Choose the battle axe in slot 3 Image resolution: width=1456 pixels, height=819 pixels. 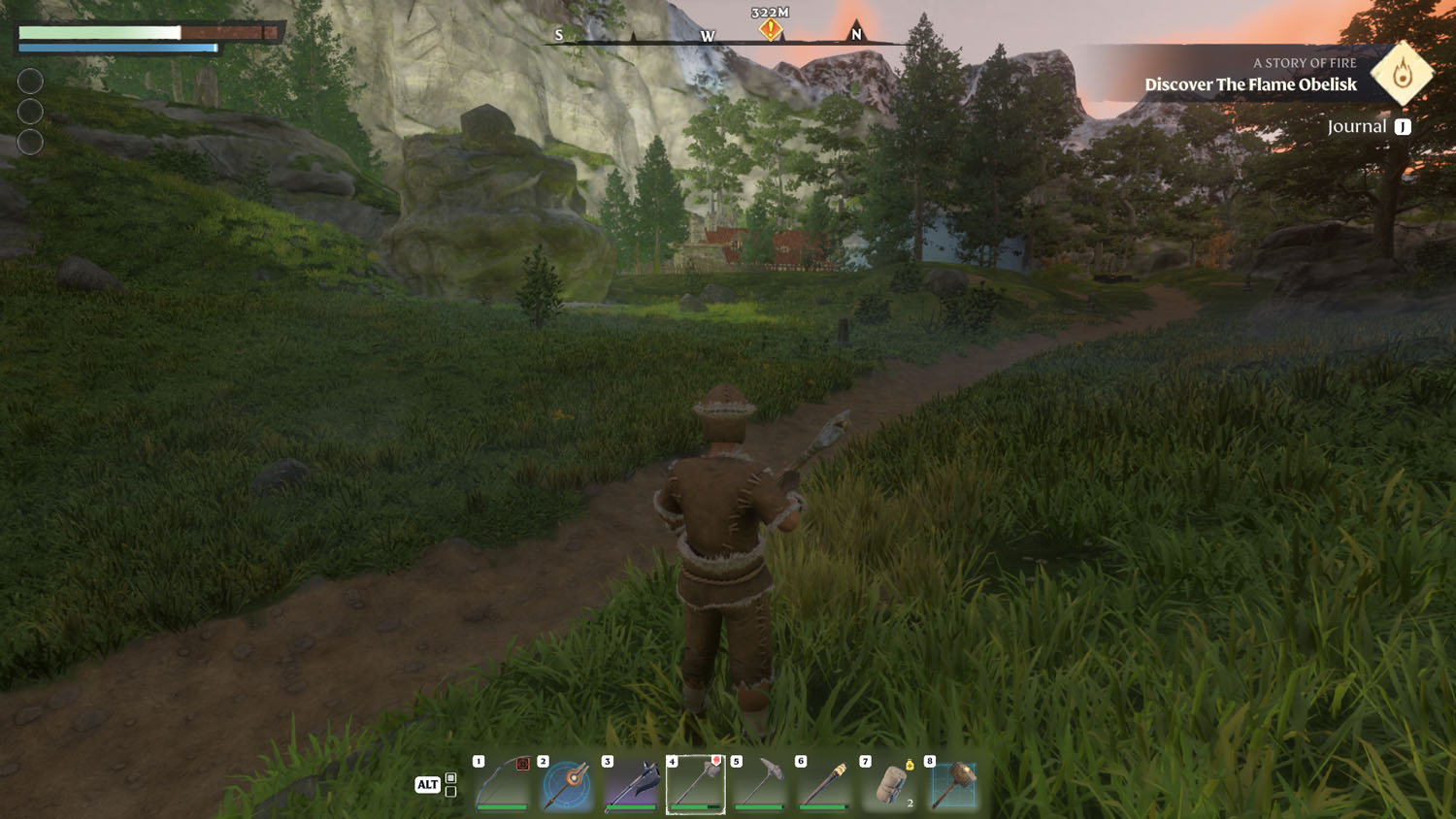point(632,784)
